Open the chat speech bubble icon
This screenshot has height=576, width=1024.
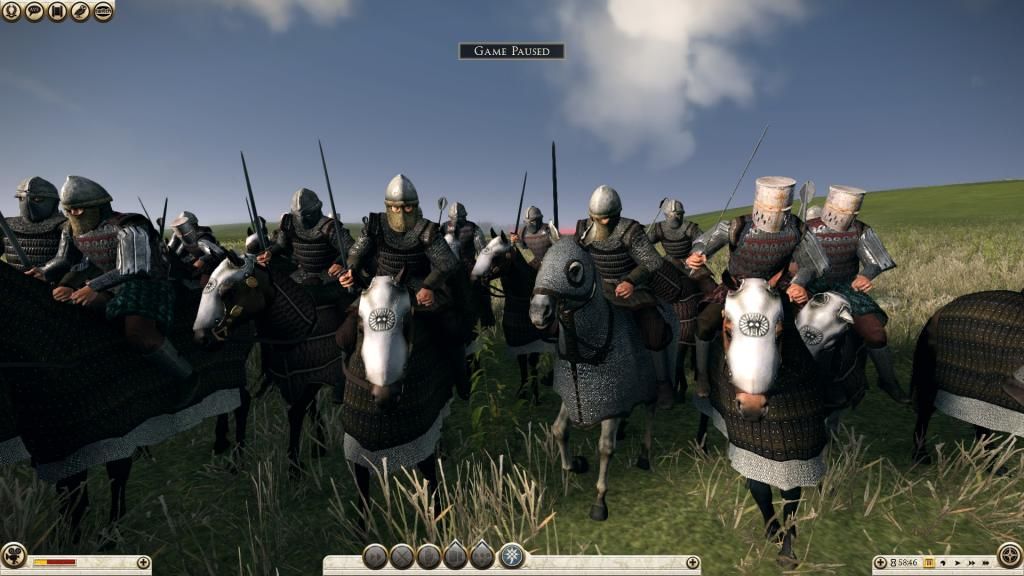tap(34, 12)
